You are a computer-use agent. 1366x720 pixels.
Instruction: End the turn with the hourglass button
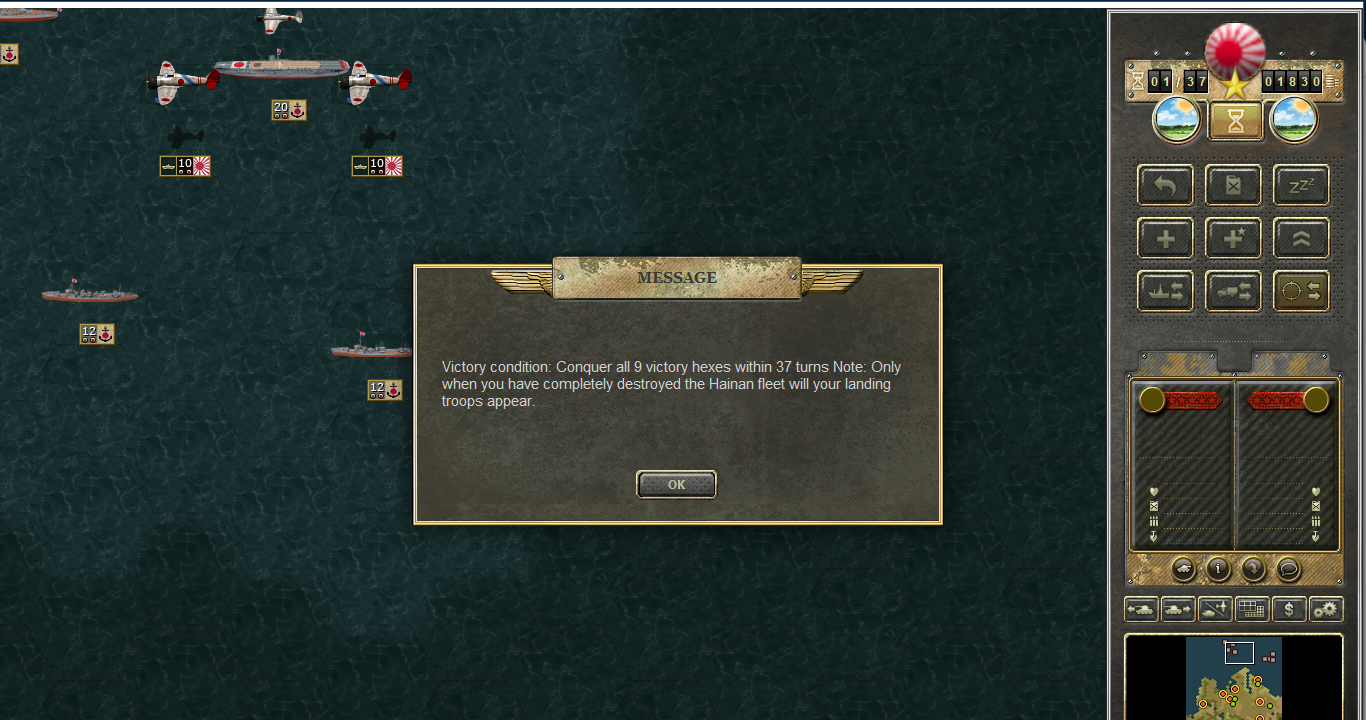[x=1236, y=121]
